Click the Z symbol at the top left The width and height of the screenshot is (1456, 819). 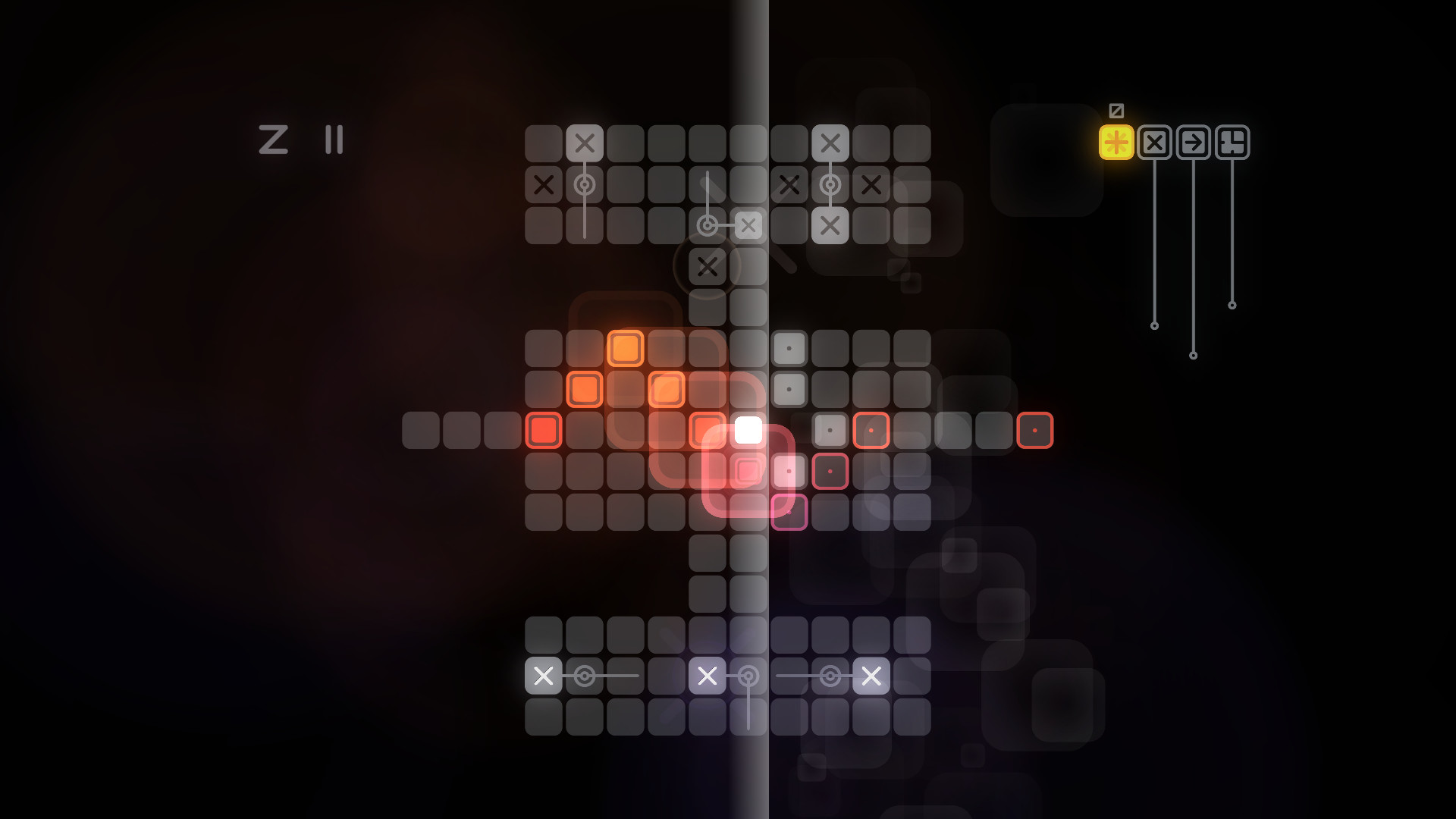click(274, 140)
